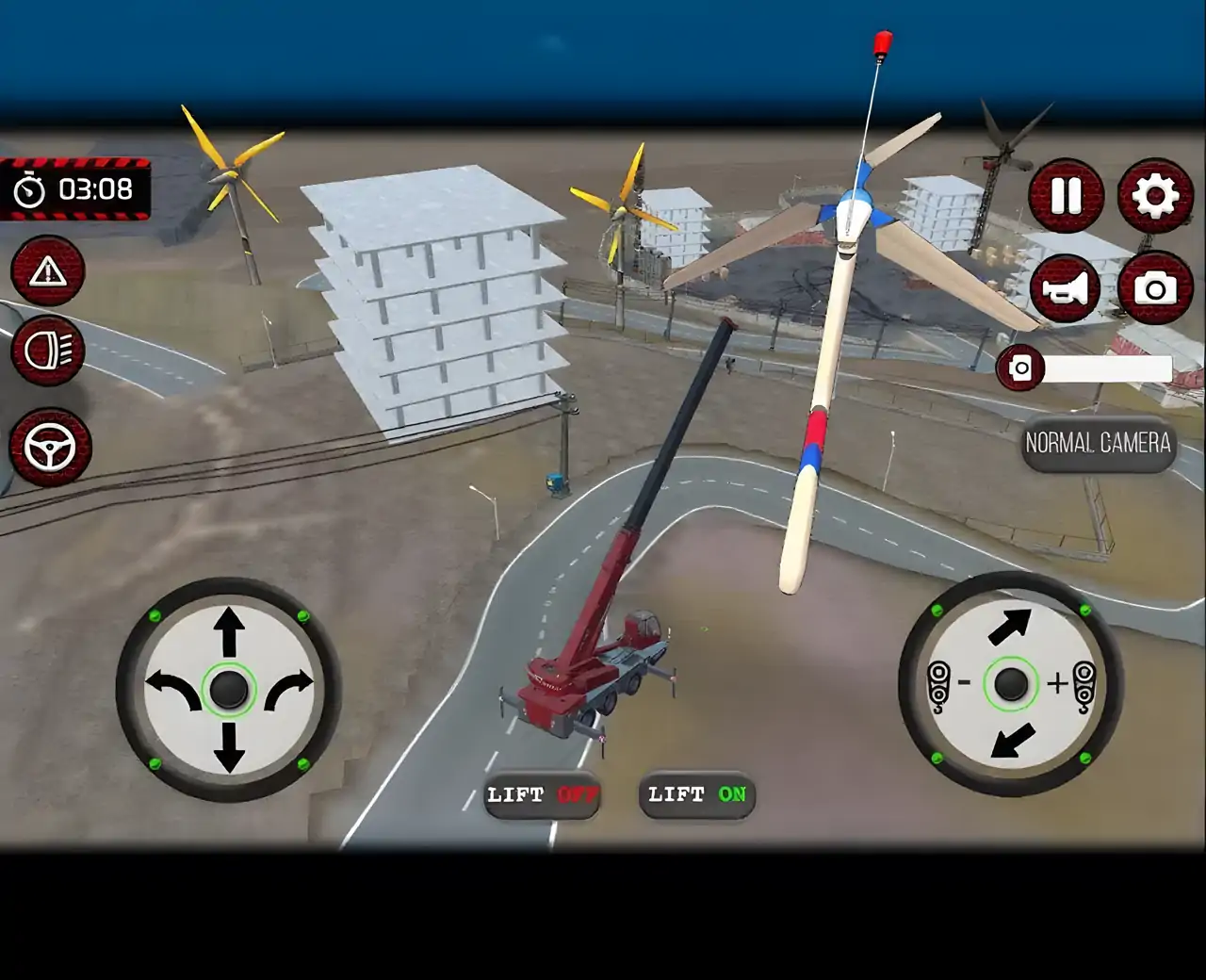This screenshot has width=1206, height=980.
Task: Tap the left joystick's down arrow
Action: point(229,751)
